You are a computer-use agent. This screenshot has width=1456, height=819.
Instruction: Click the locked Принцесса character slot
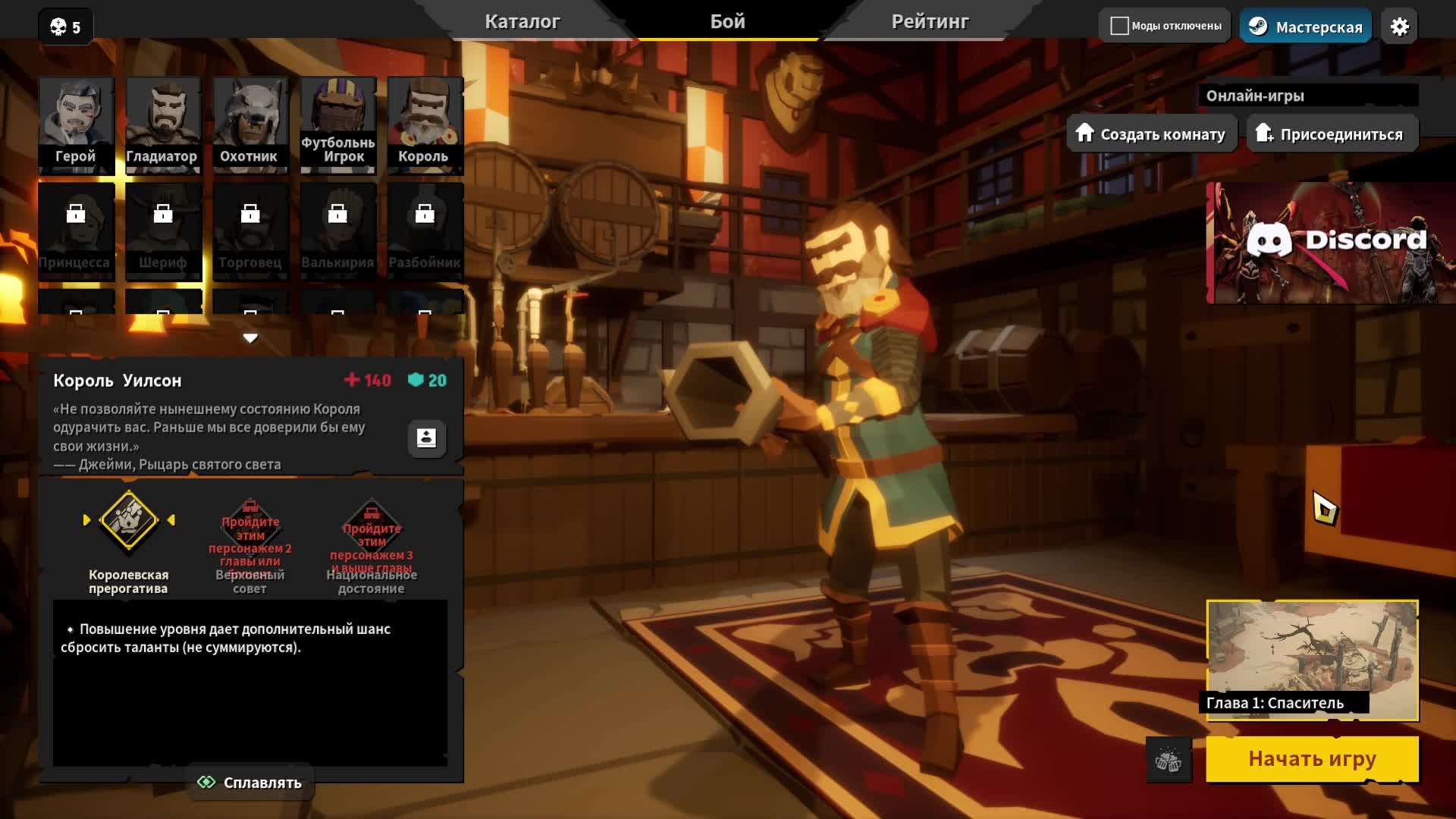click(x=76, y=231)
